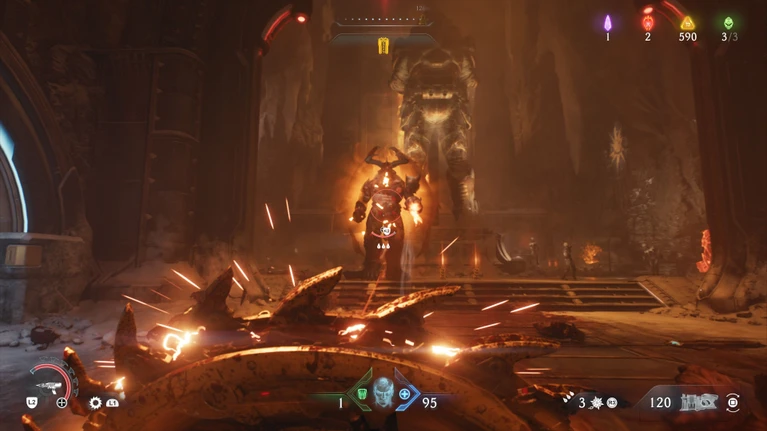The width and height of the screenshot is (767, 431).
Task: Activate the melee burst charge icon
Action: tap(597, 403)
